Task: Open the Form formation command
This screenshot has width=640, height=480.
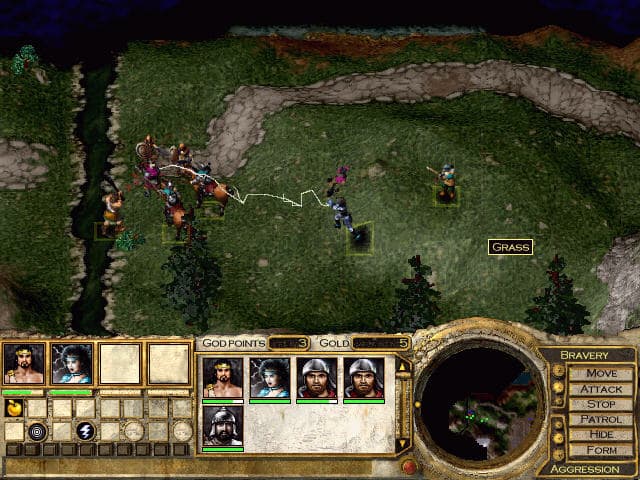Action: (601, 451)
